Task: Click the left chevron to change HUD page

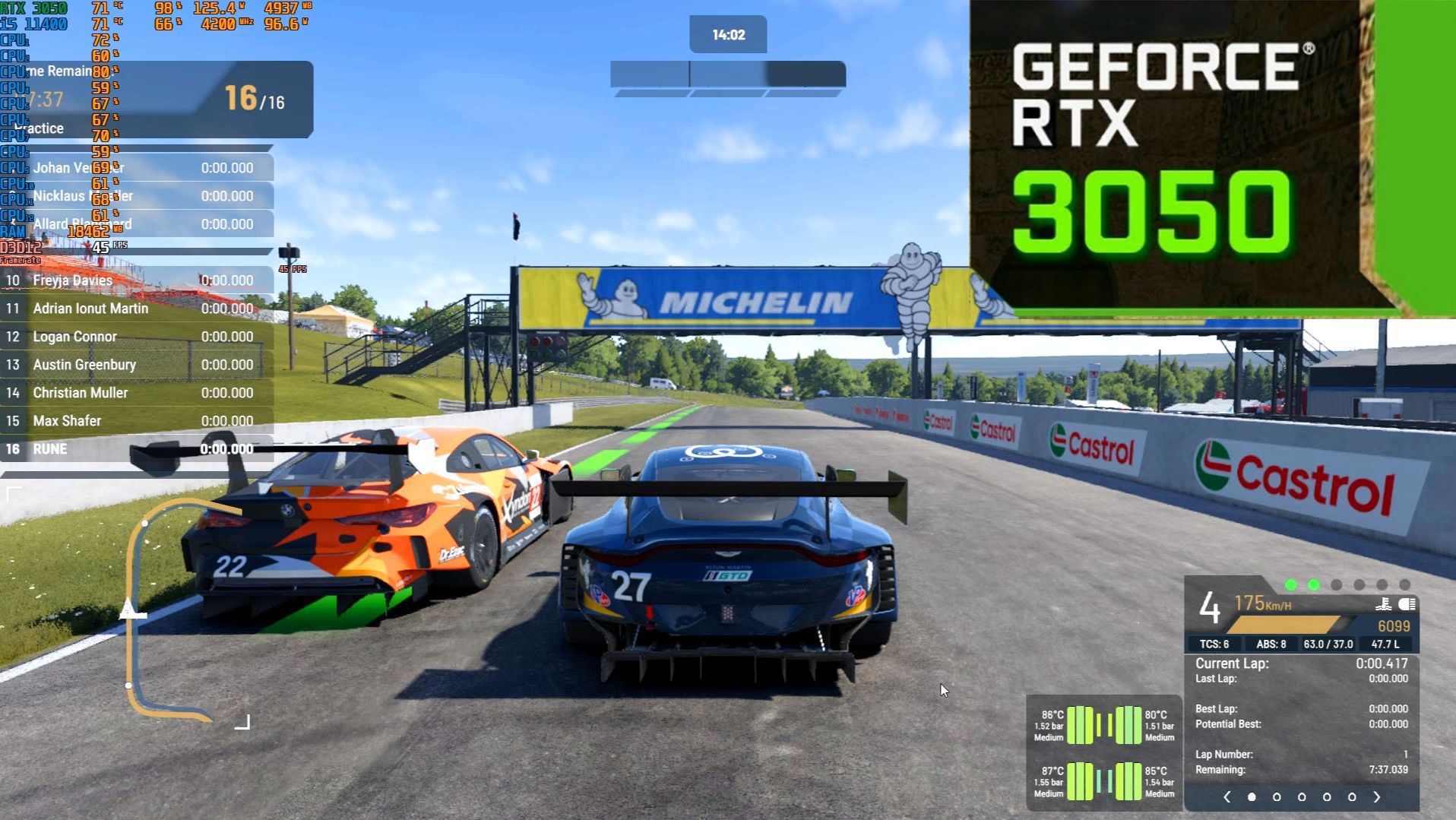Action: click(x=1227, y=796)
